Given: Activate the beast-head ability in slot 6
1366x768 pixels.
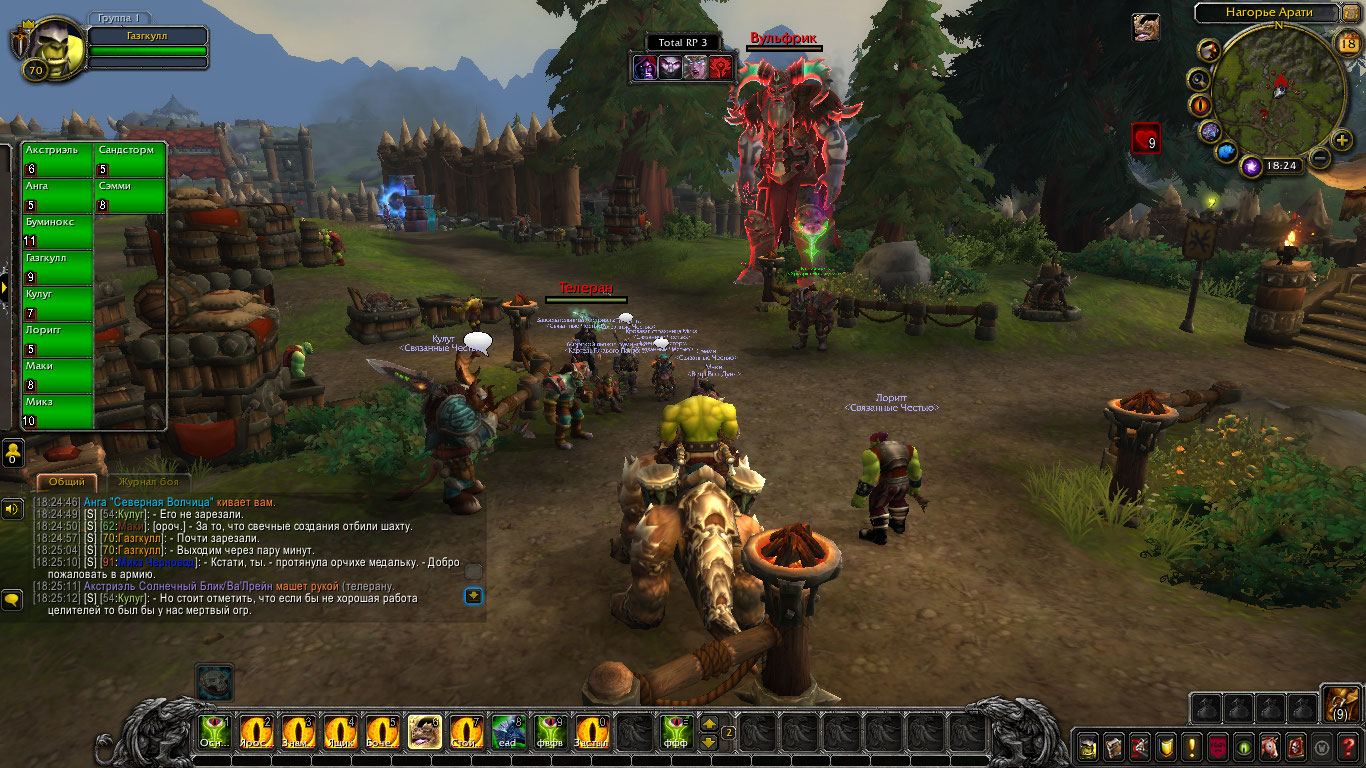Looking at the screenshot, I should pos(425,732).
